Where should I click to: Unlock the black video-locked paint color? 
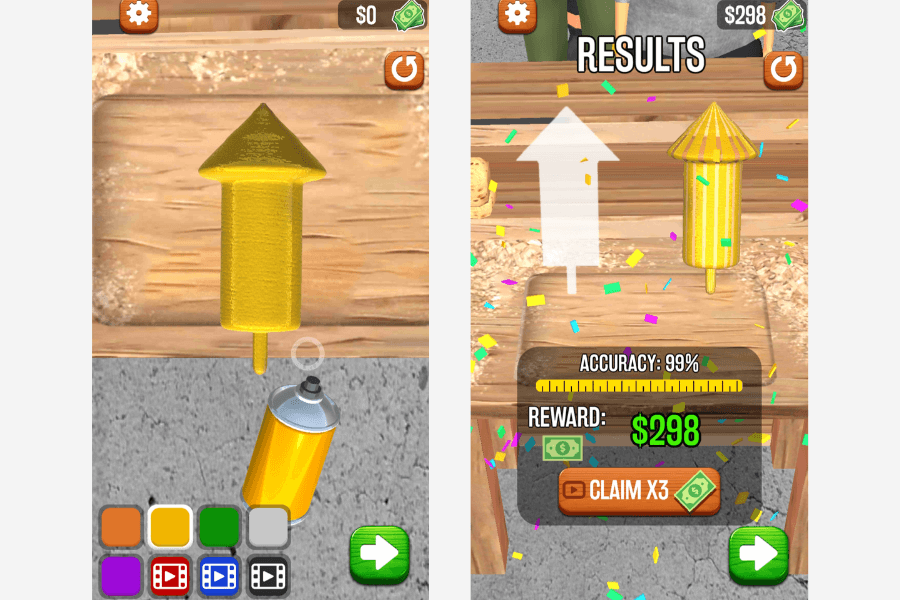[x=268, y=575]
